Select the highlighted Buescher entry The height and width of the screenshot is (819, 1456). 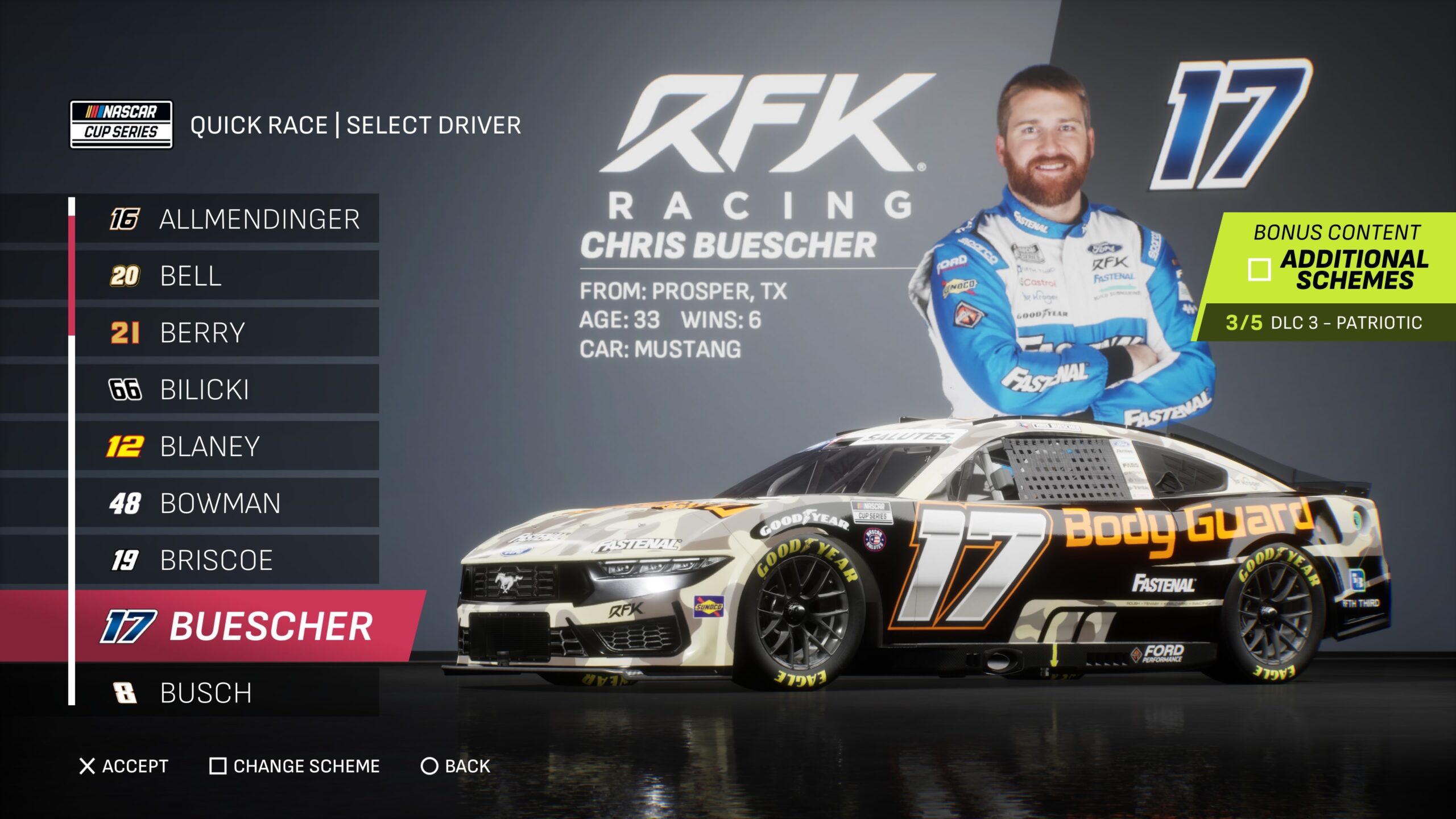[239, 626]
